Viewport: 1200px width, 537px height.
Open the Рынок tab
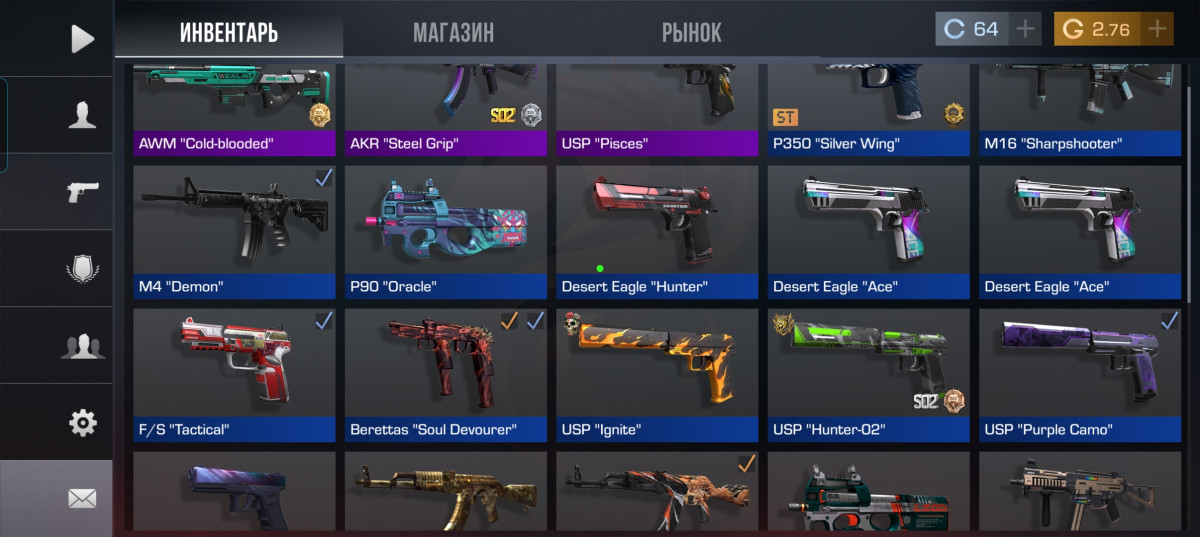pyautogui.click(x=691, y=32)
